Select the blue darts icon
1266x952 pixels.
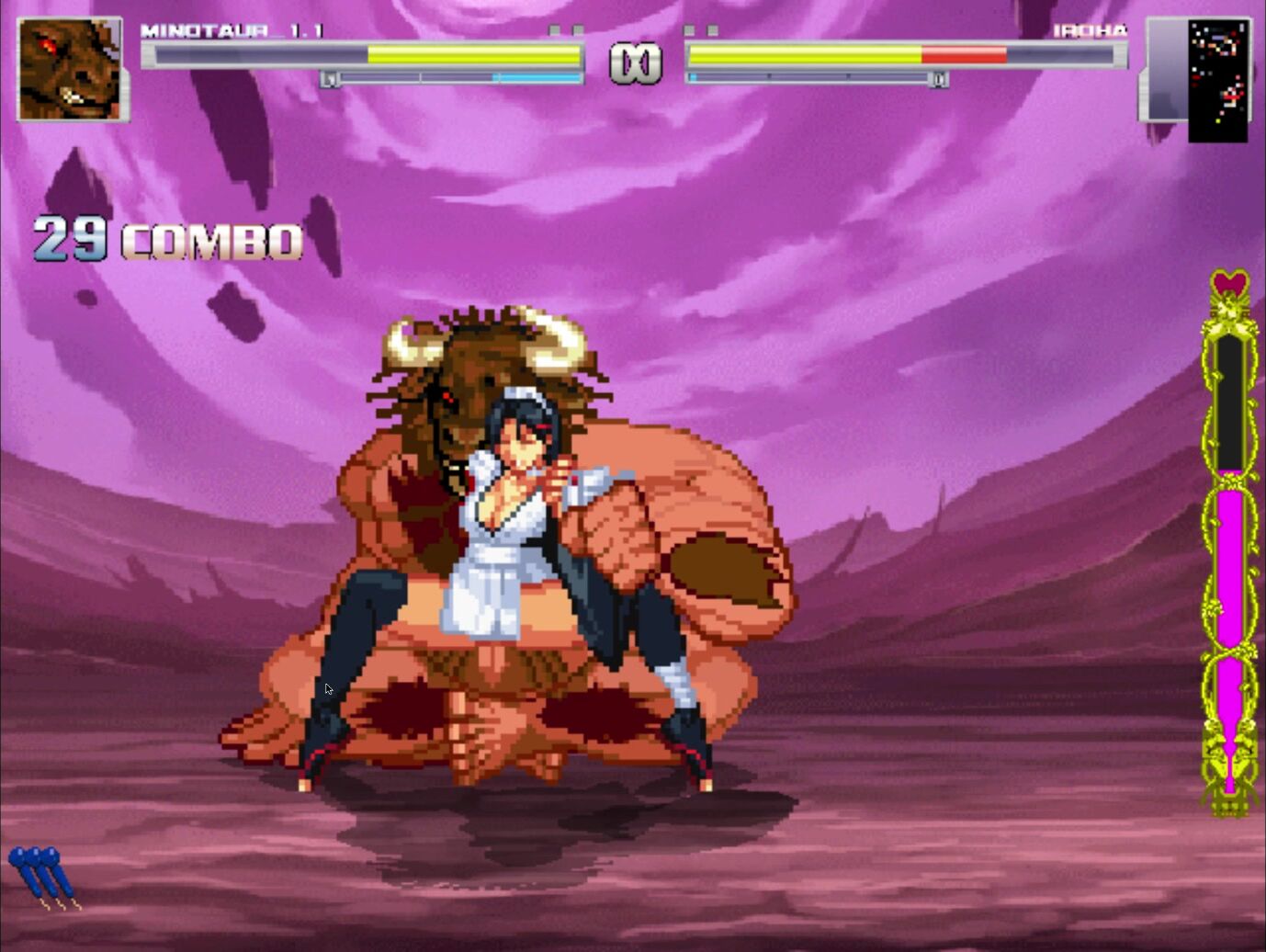pos(43,877)
